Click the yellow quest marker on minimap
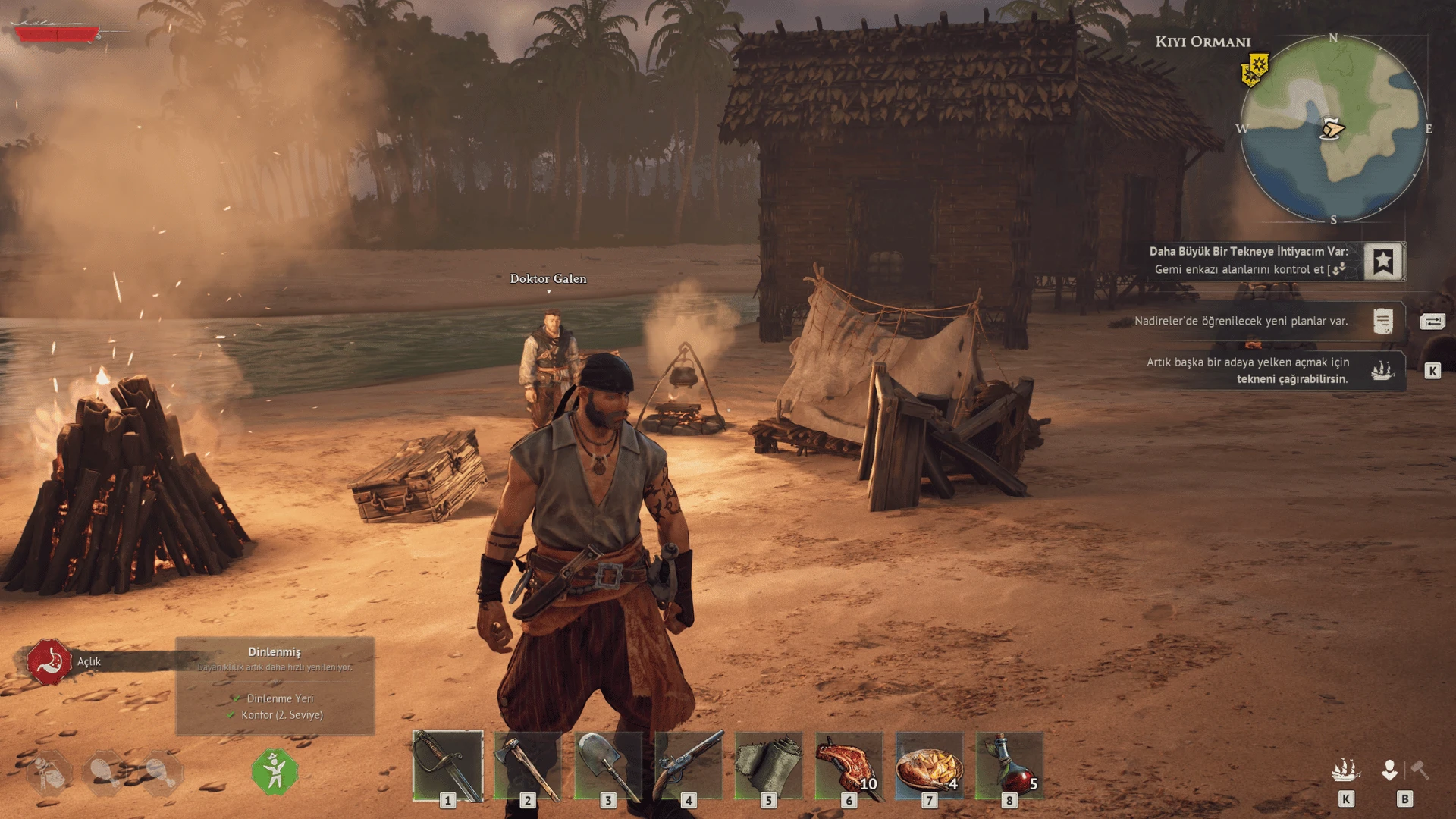The height and width of the screenshot is (819, 1456). (x=1256, y=70)
